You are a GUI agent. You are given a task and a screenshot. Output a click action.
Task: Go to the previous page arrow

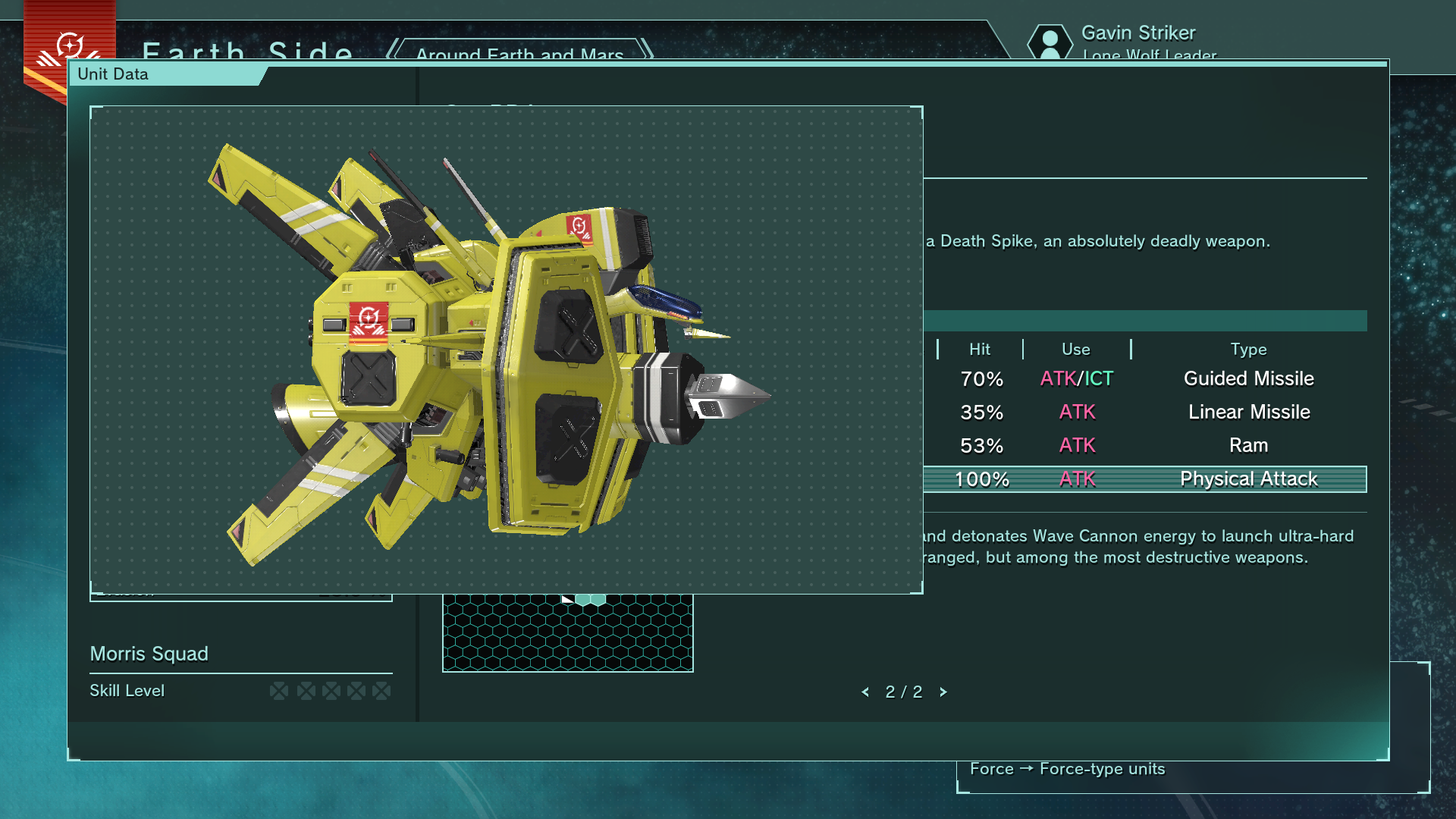pos(865,692)
